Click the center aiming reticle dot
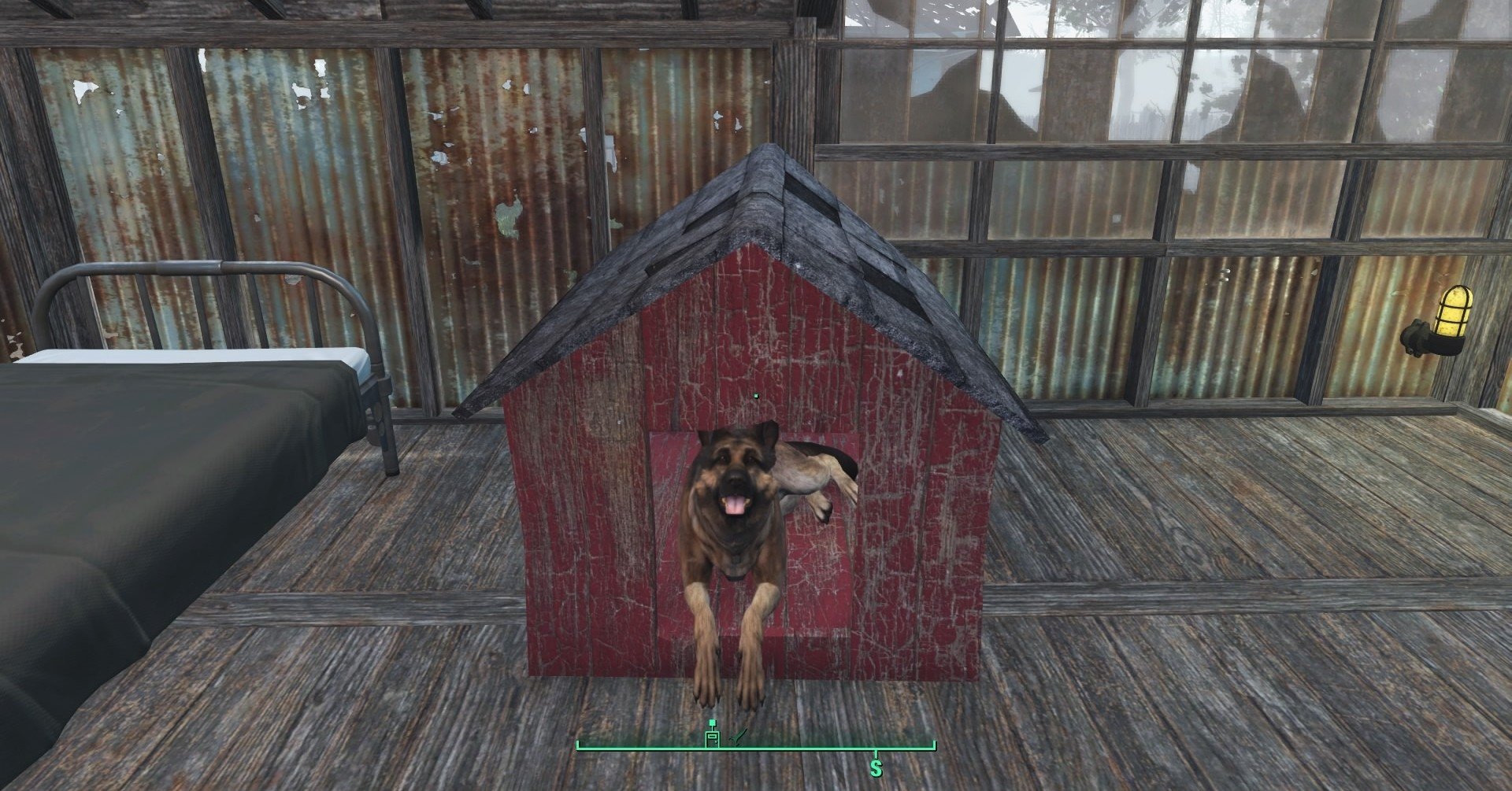This screenshot has height=791, width=1512. click(754, 396)
